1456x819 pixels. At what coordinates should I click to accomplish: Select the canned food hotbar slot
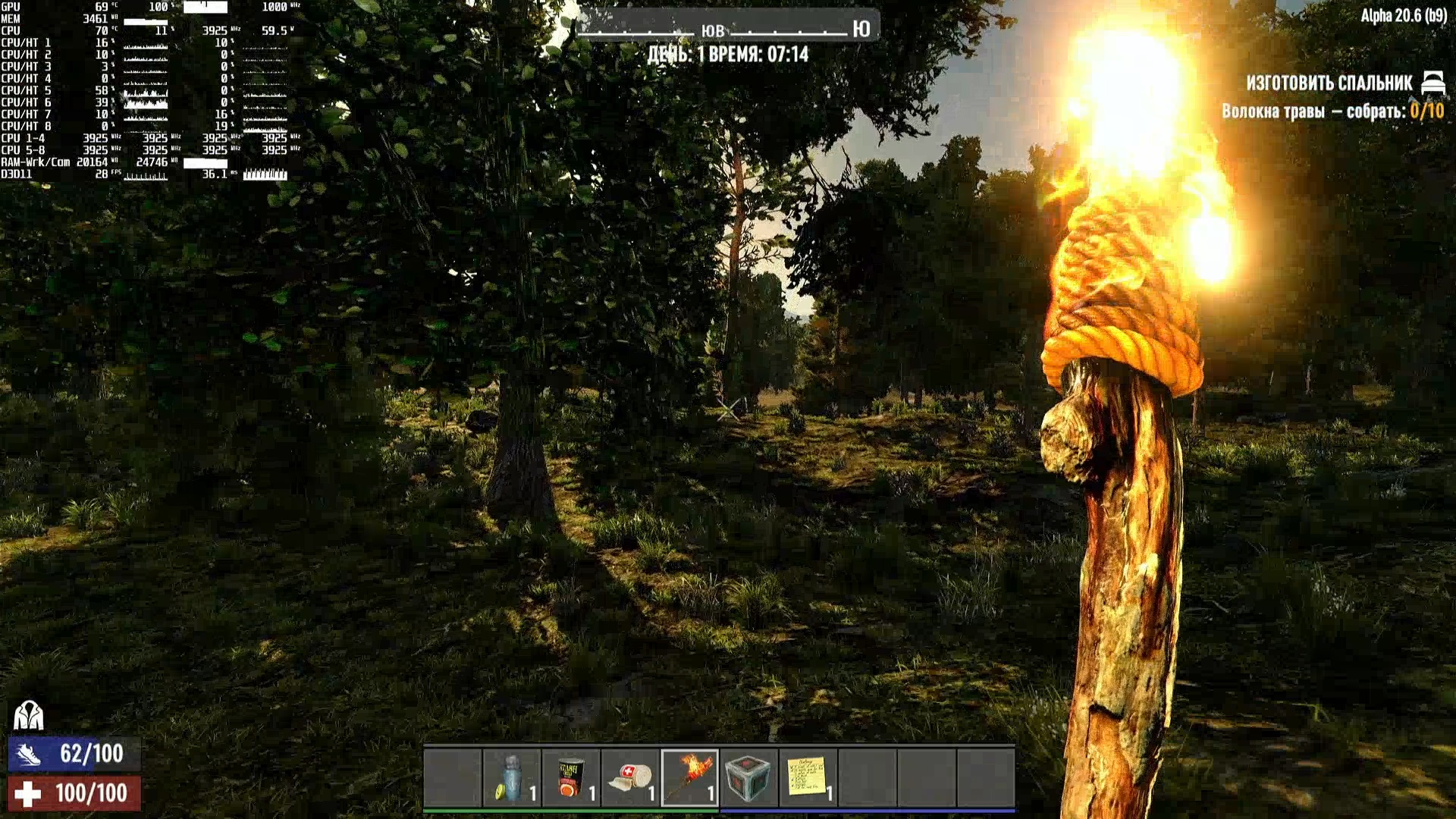coord(571,778)
